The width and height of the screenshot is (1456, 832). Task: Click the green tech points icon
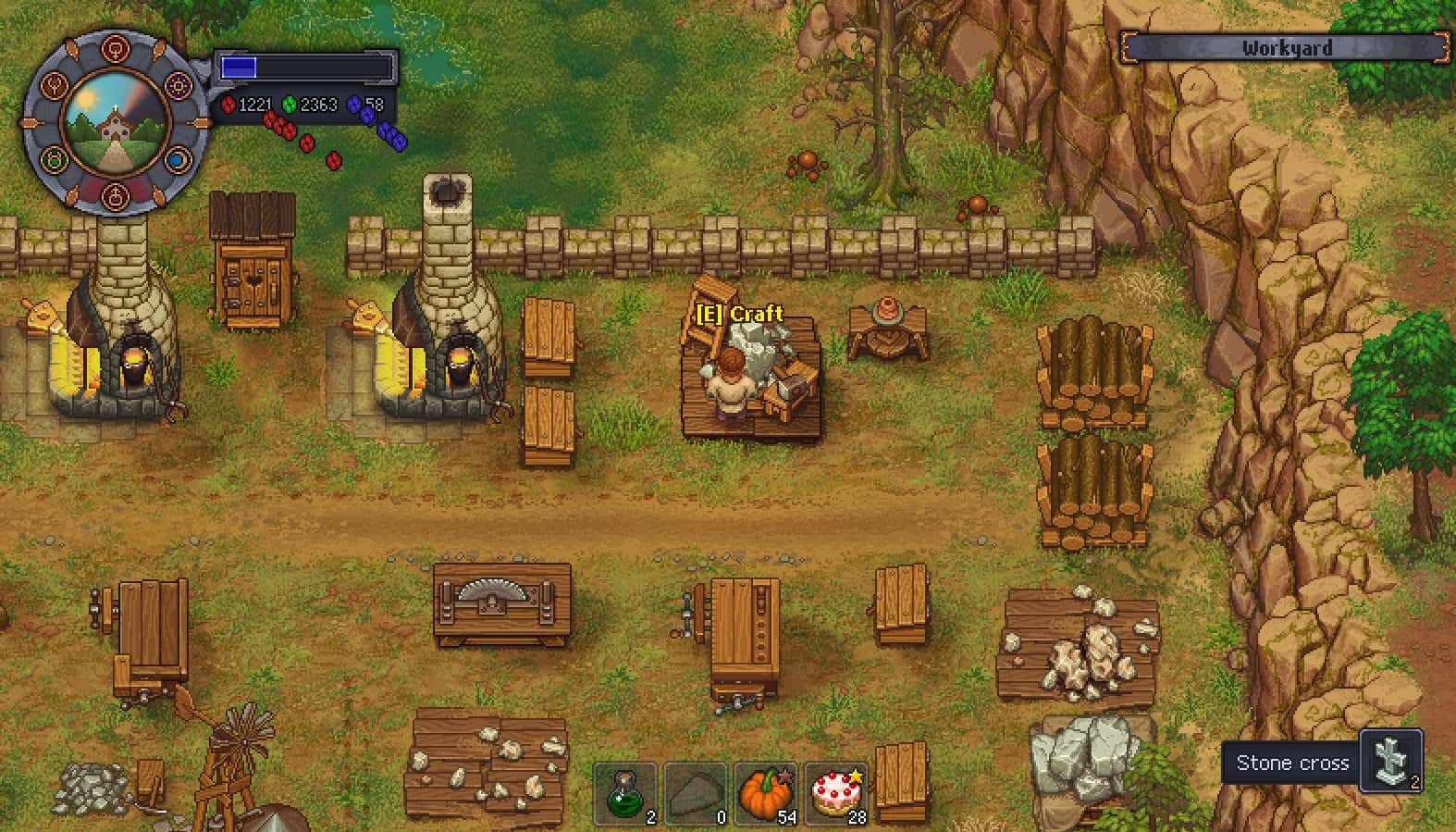tap(290, 105)
